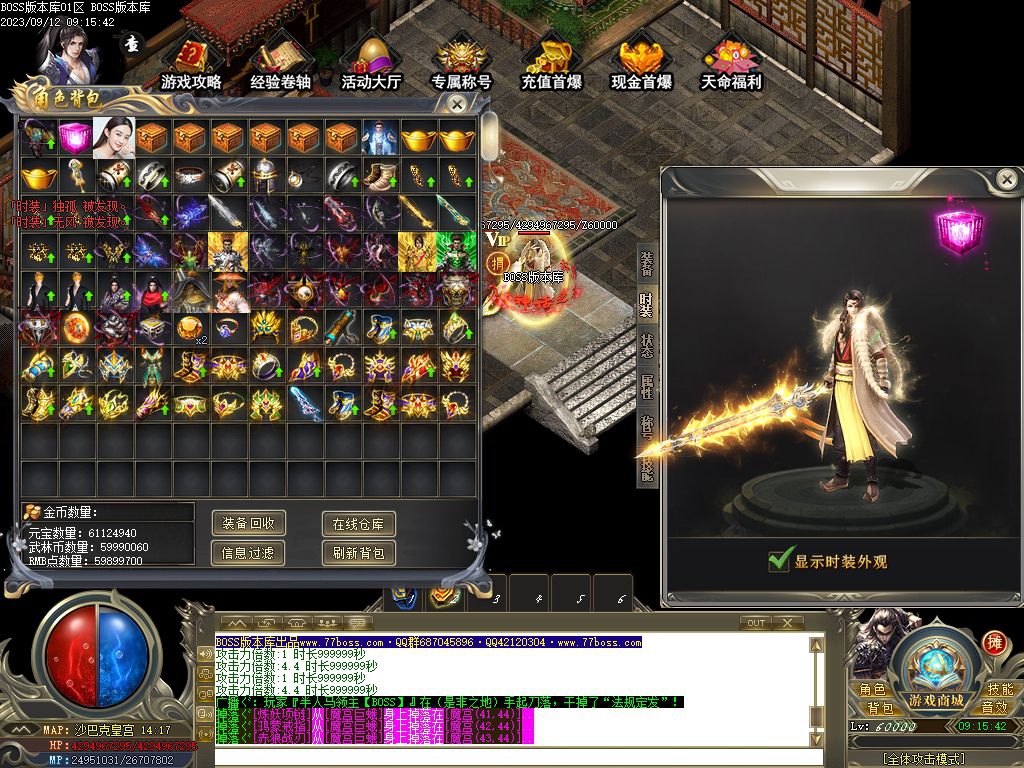The width and height of the screenshot is (1024, 768).
Task: Select the glowing pink cube in the backpack
Action: coord(74,138)
